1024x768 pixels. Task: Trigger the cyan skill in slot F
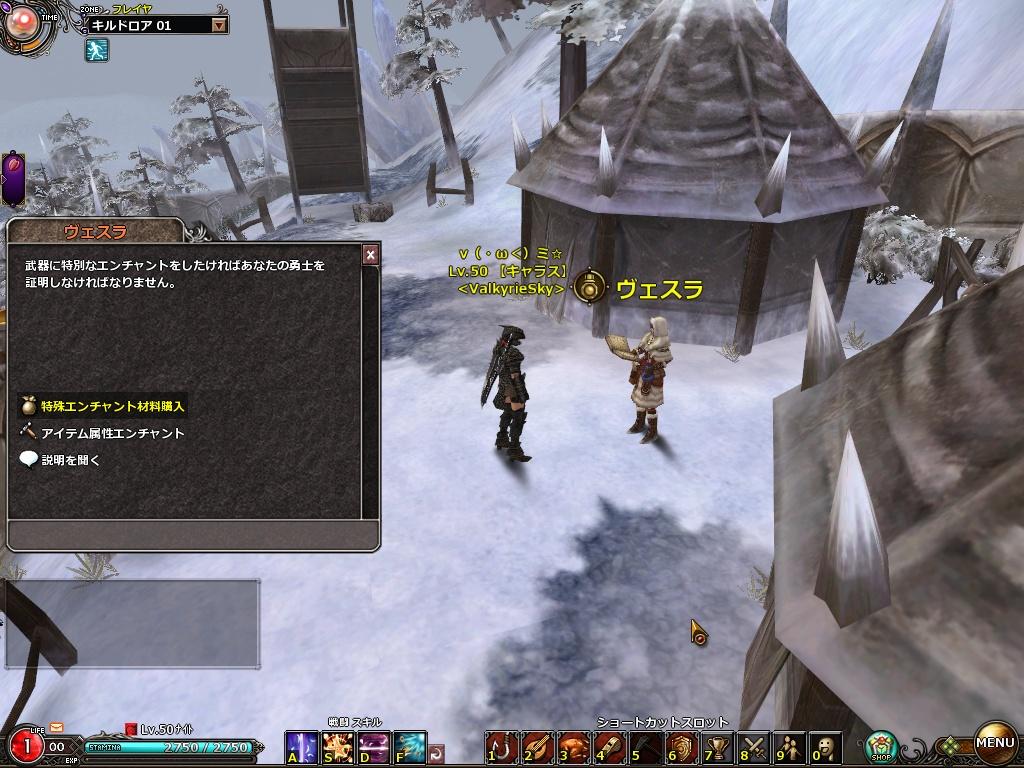[410, 747]
